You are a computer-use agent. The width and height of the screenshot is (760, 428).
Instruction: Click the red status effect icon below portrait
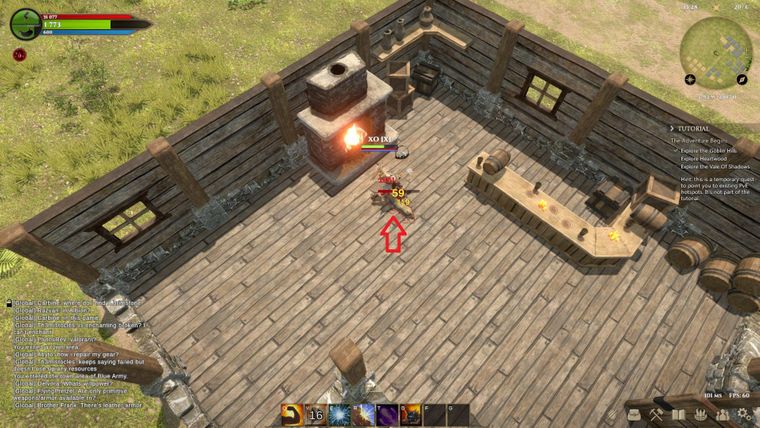coord(19,55)
